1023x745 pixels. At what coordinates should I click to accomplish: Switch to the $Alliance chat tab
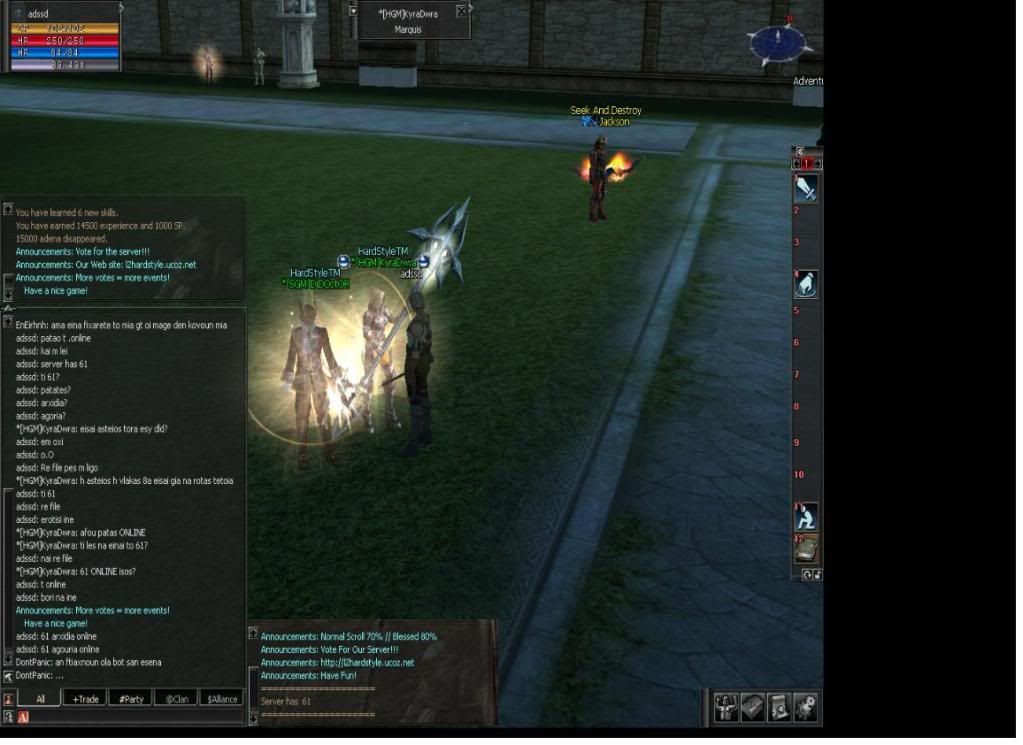pos(222,699)
